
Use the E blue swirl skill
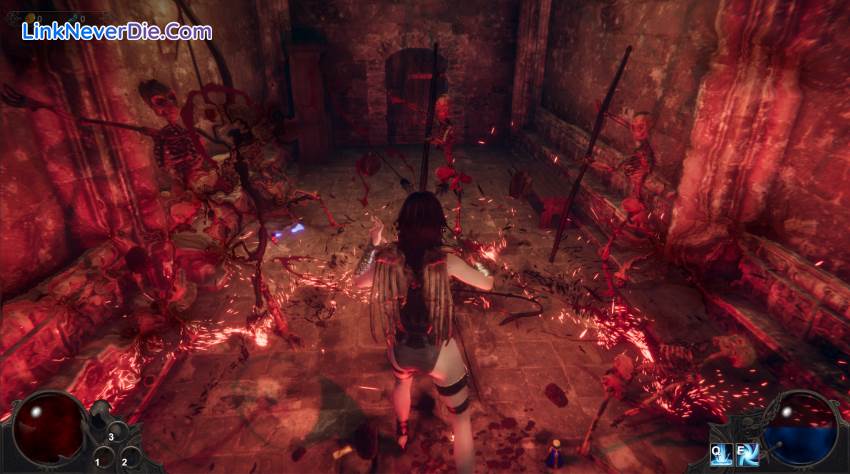tap(747, 455)
